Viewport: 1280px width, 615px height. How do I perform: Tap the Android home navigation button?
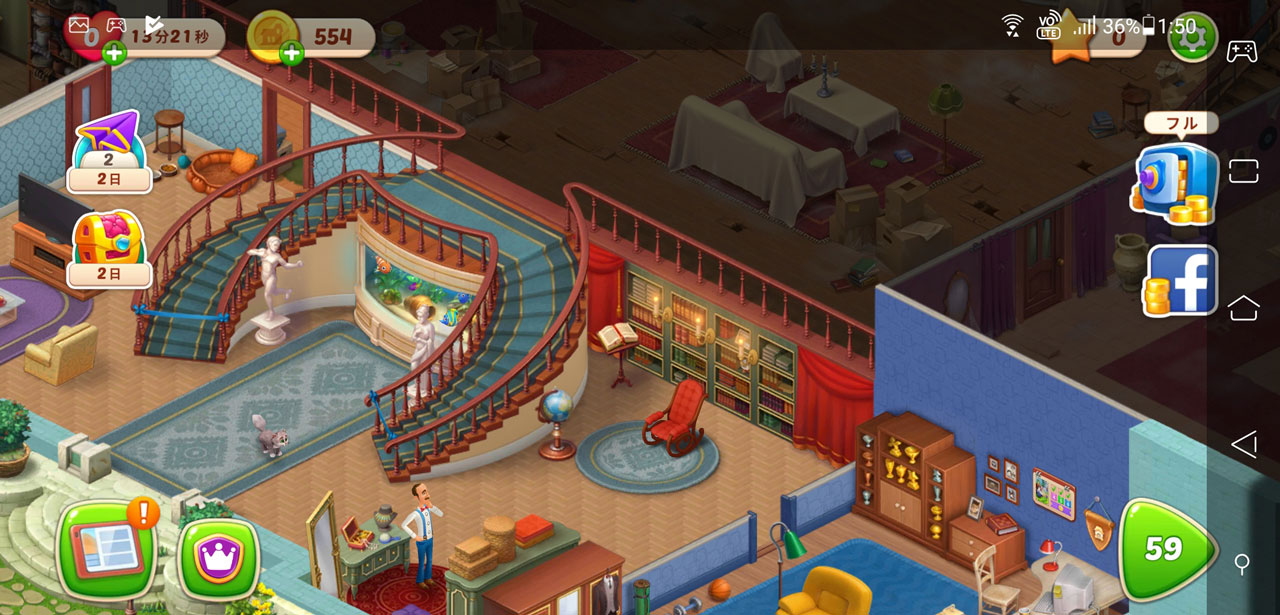pos(1243,308)
